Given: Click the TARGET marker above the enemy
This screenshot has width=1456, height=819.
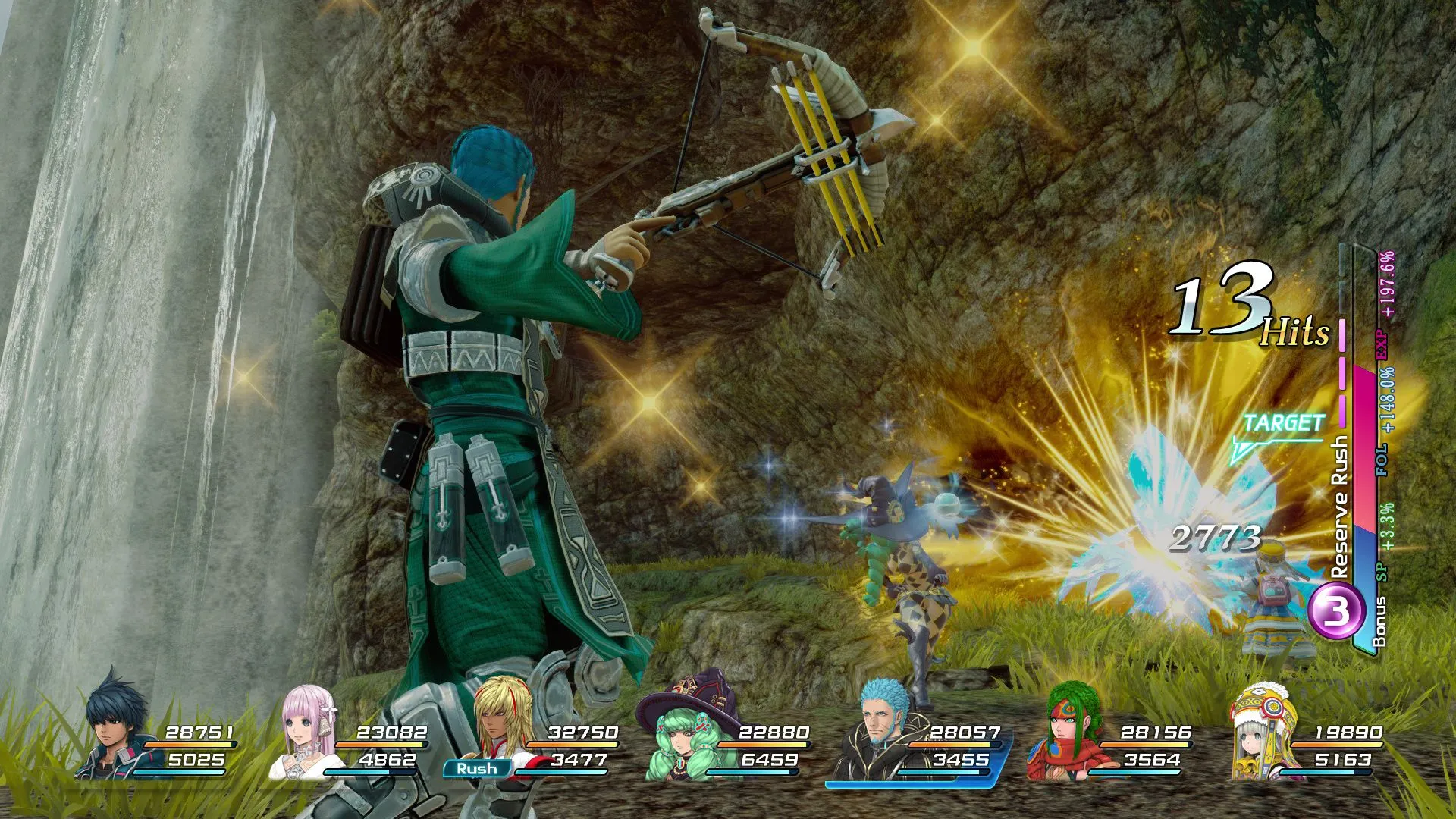Looking at the screenshot, I should click(1282, 425).
